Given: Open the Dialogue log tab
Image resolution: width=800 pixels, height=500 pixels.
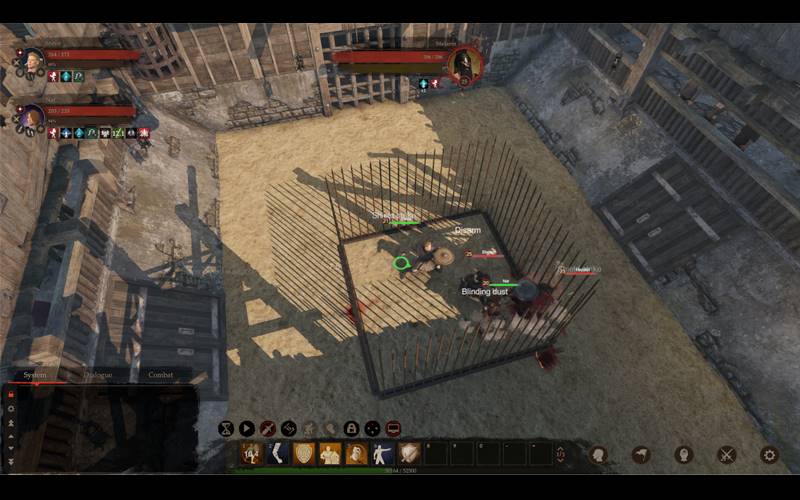Looking at the screenshot, I should (98, 375).
